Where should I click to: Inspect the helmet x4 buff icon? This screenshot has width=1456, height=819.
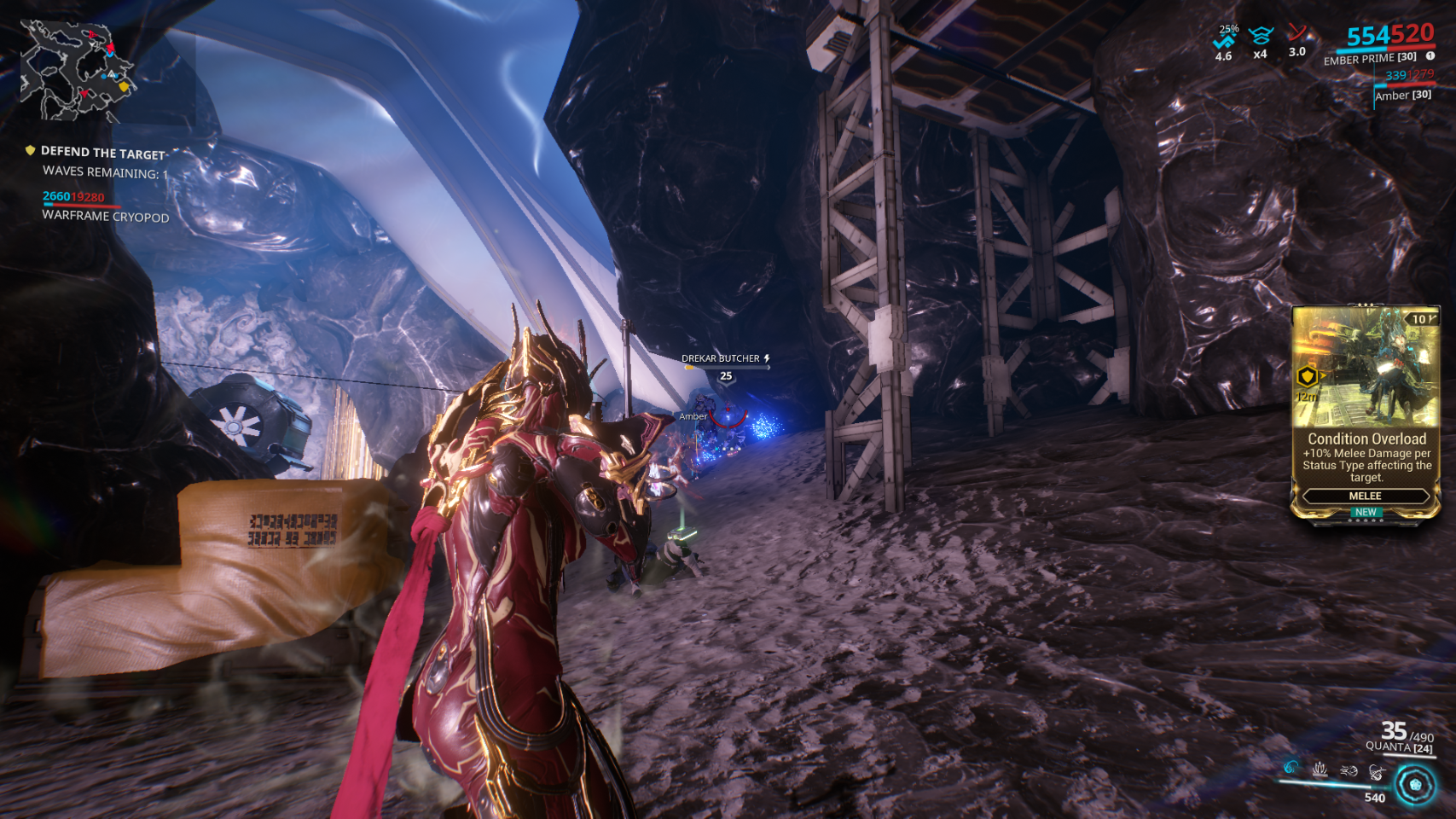(x=1261, y=38)
